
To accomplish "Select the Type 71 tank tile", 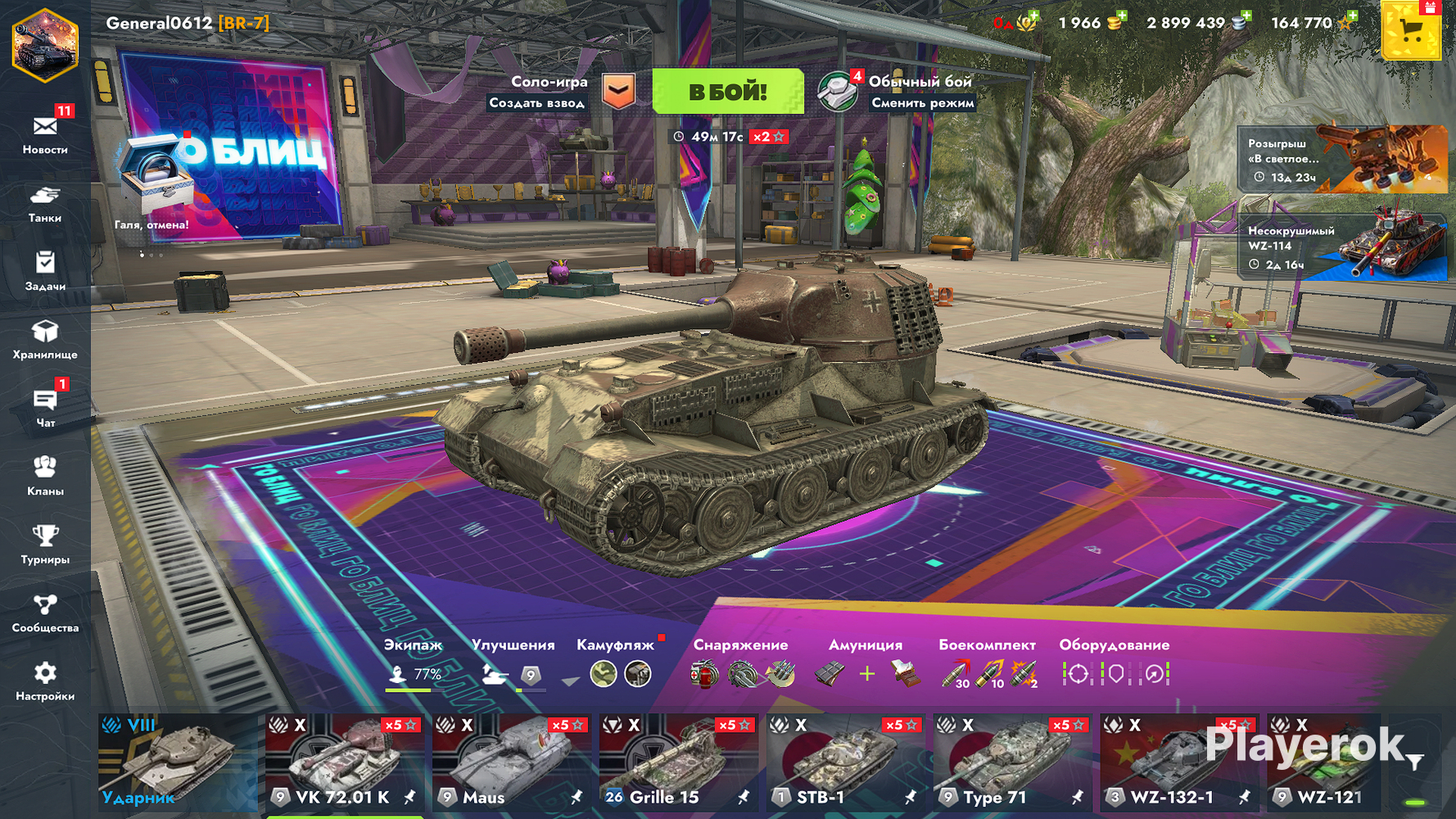I will point(1011,762).
